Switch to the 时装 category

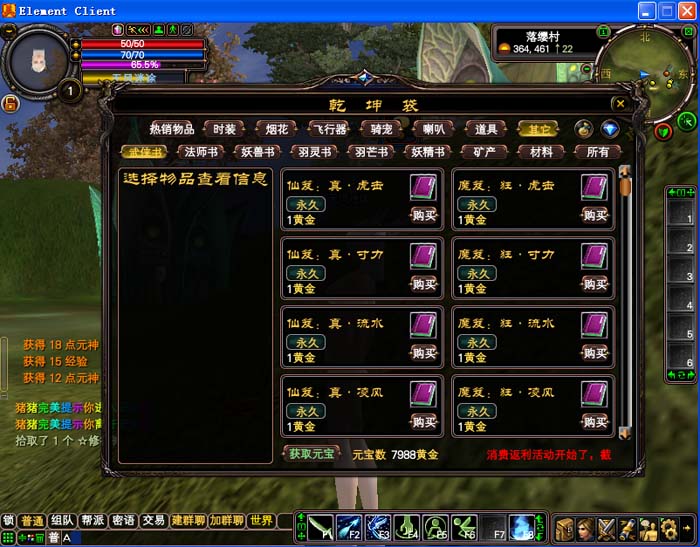coord(225,129)
